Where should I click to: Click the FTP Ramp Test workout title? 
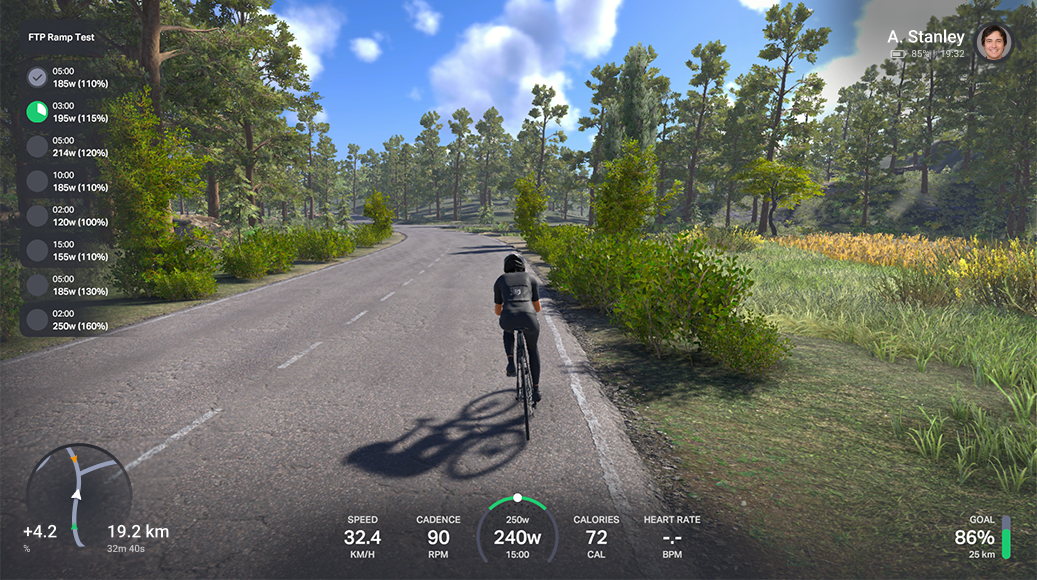[62, 37]
